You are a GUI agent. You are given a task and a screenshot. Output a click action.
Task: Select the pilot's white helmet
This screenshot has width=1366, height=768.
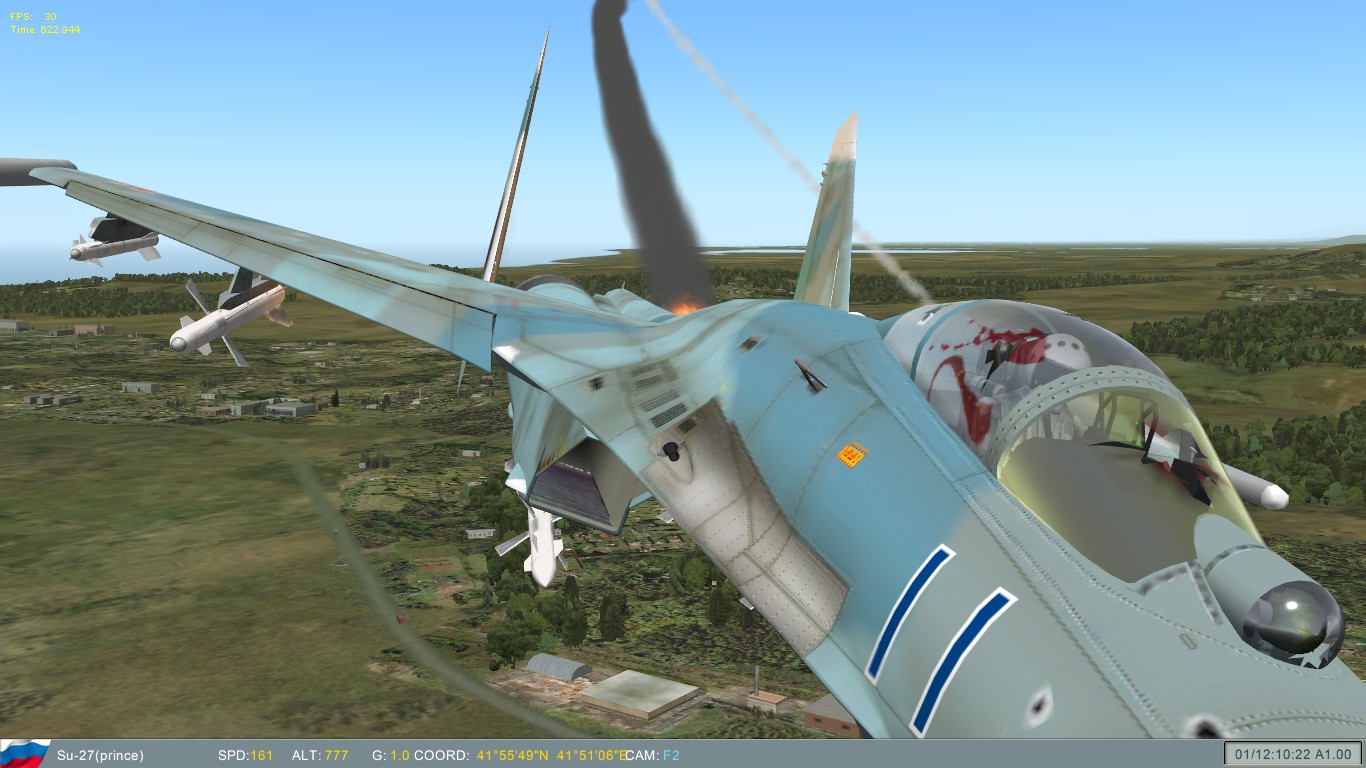point(1065,350)
